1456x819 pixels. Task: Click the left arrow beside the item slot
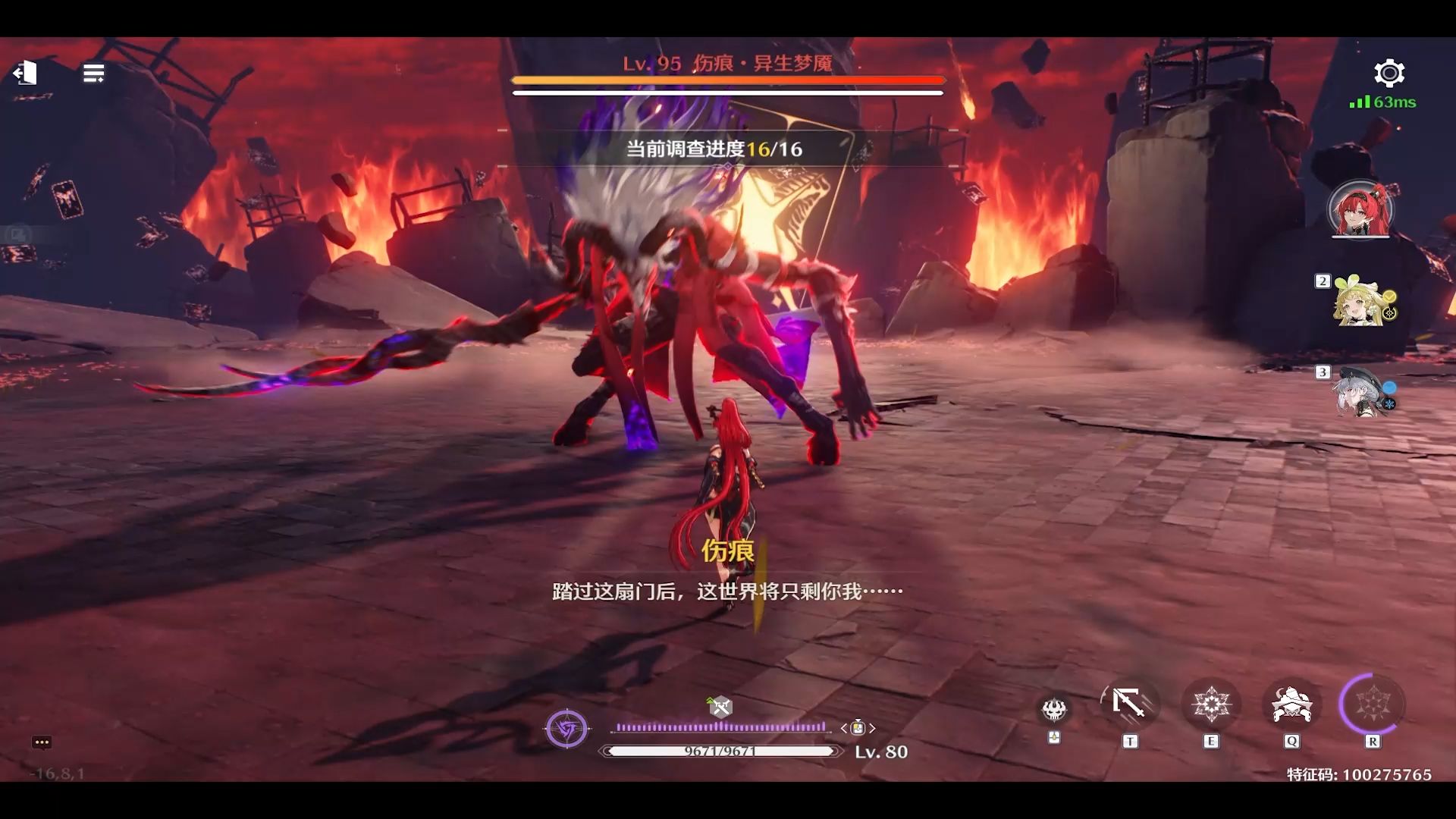click(x=843, y=728)
